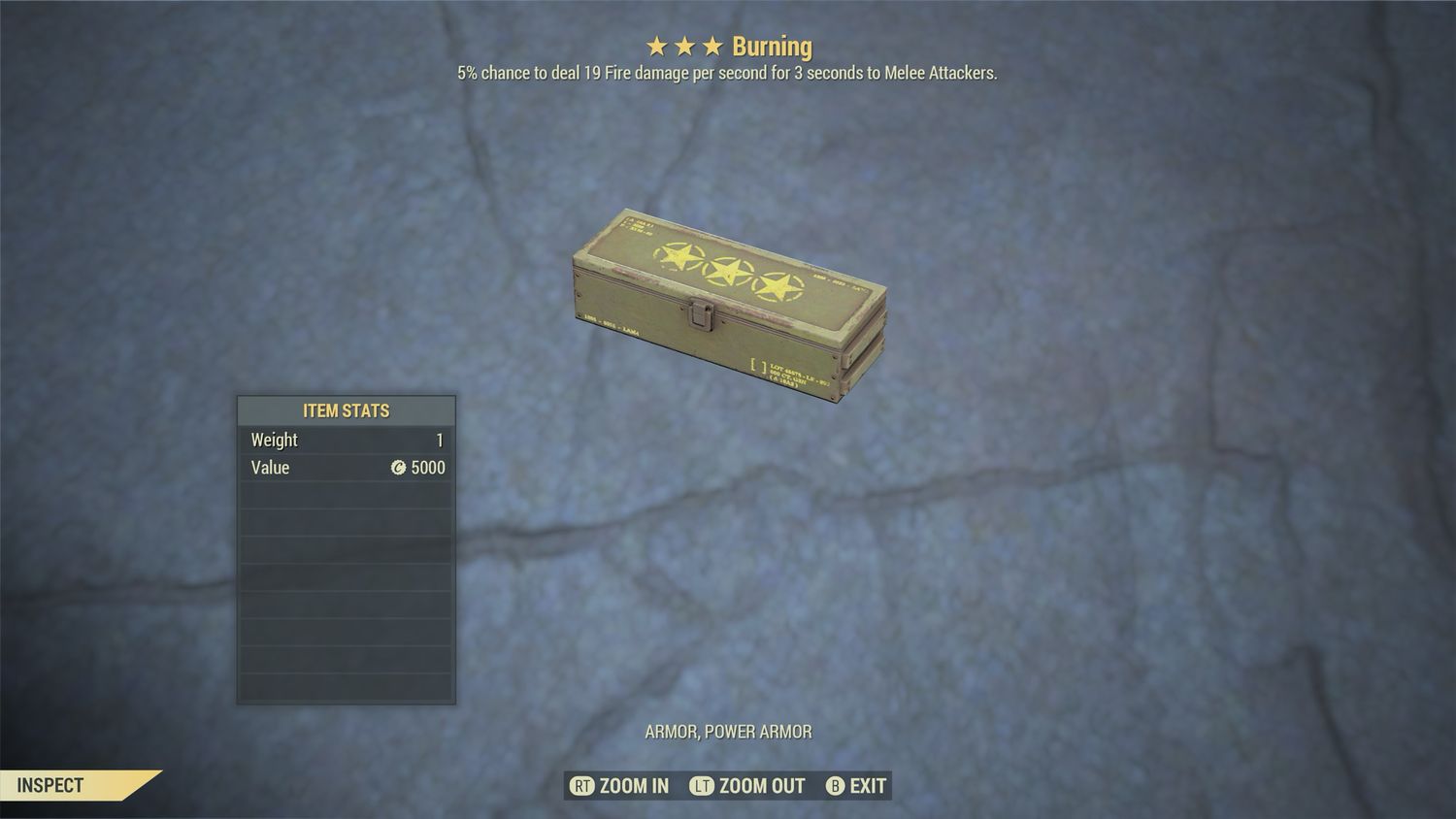
Task: Expand the fire damage effect description
Action: click(726, 72)
